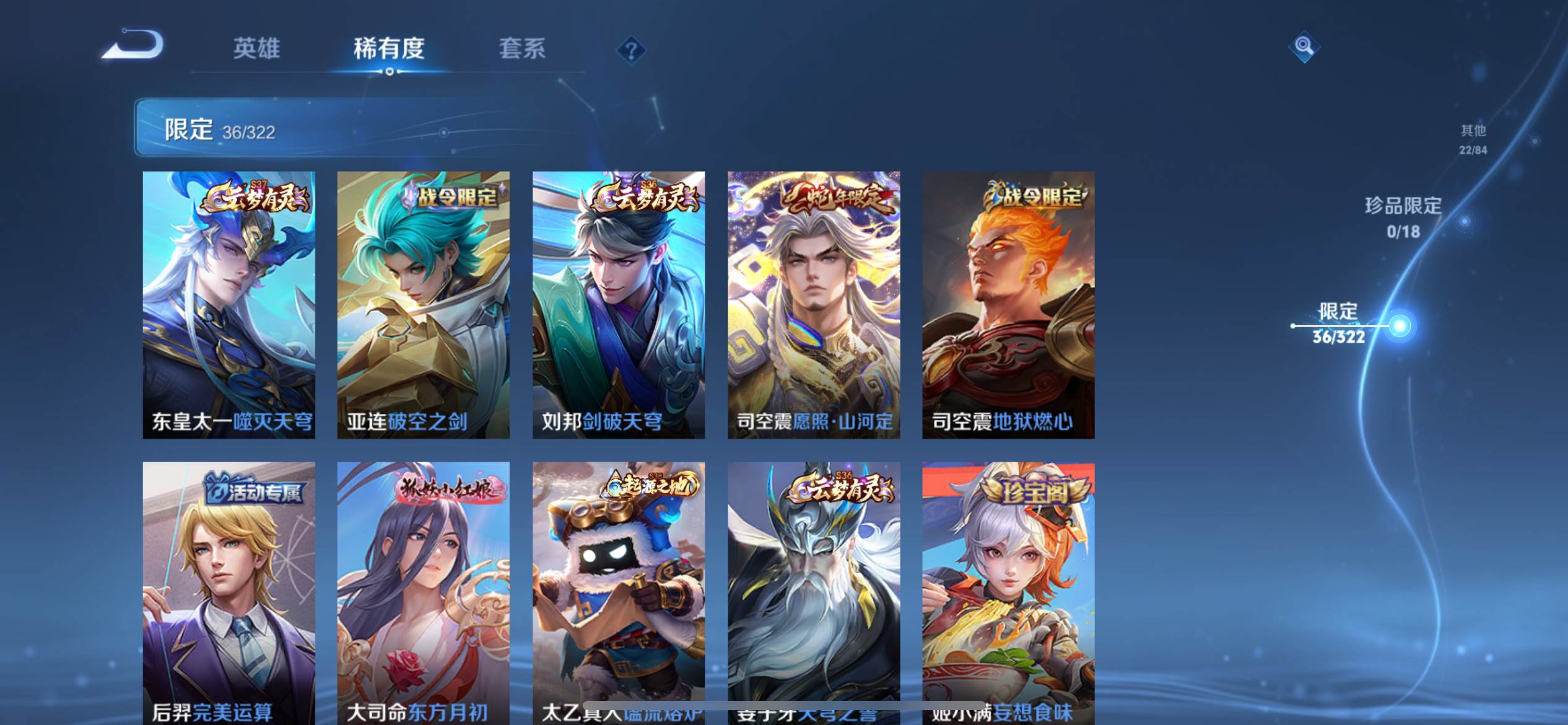The image size is (1568, 725).
Task: Show help via the question mark icon
Action: [631, 50]
